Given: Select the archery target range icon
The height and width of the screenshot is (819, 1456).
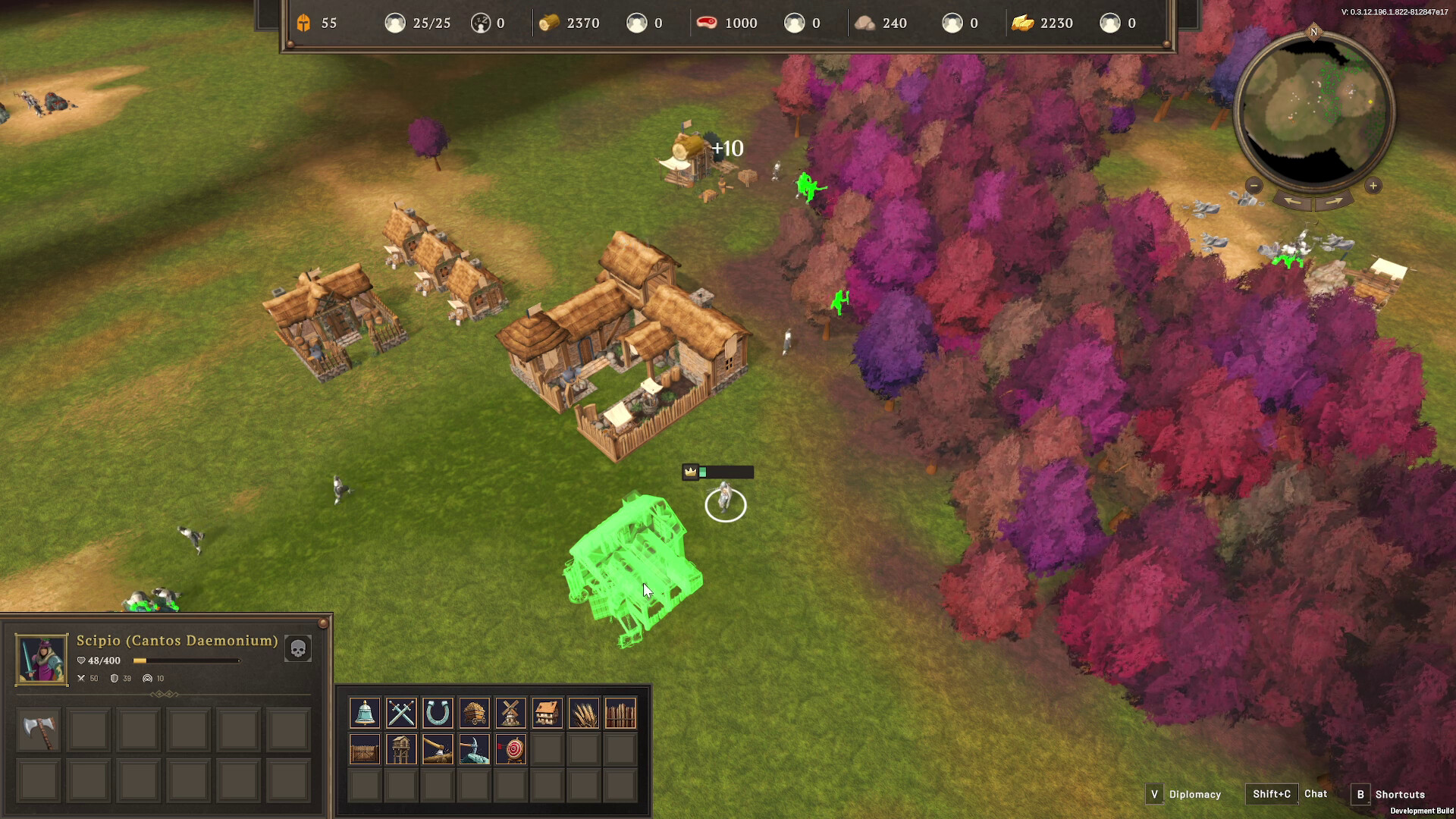Looking at the screenshot, I should pos(511,749).
